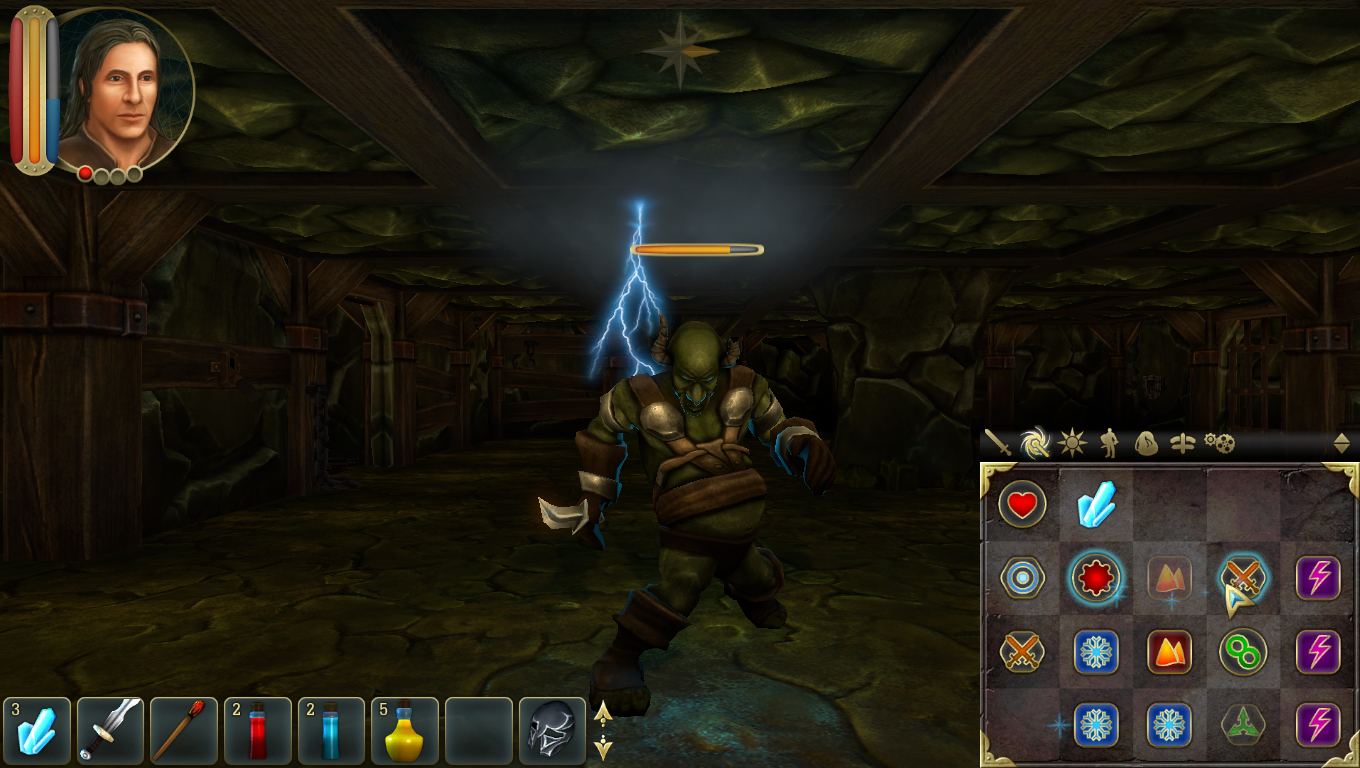
Task: Select the hotbar slot with three blue crystals
Action: [x=37, y=731]
